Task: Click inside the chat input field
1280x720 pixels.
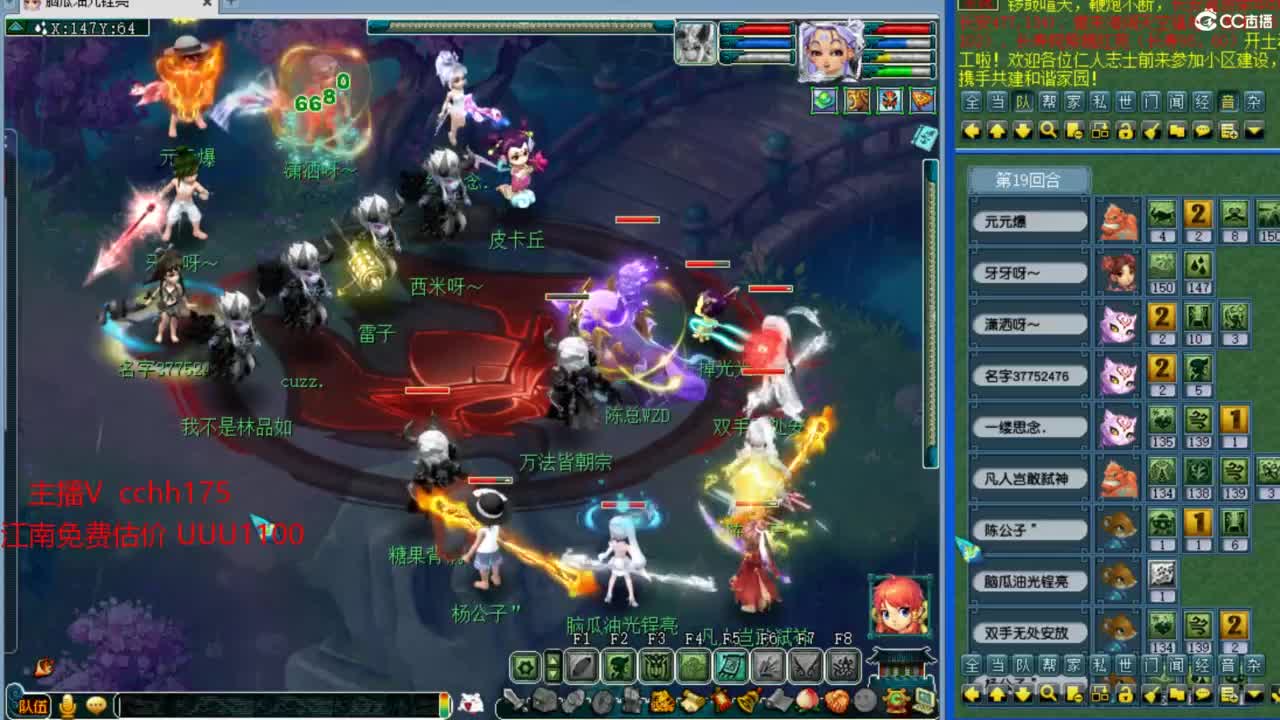Action: (x=273, y=703)
